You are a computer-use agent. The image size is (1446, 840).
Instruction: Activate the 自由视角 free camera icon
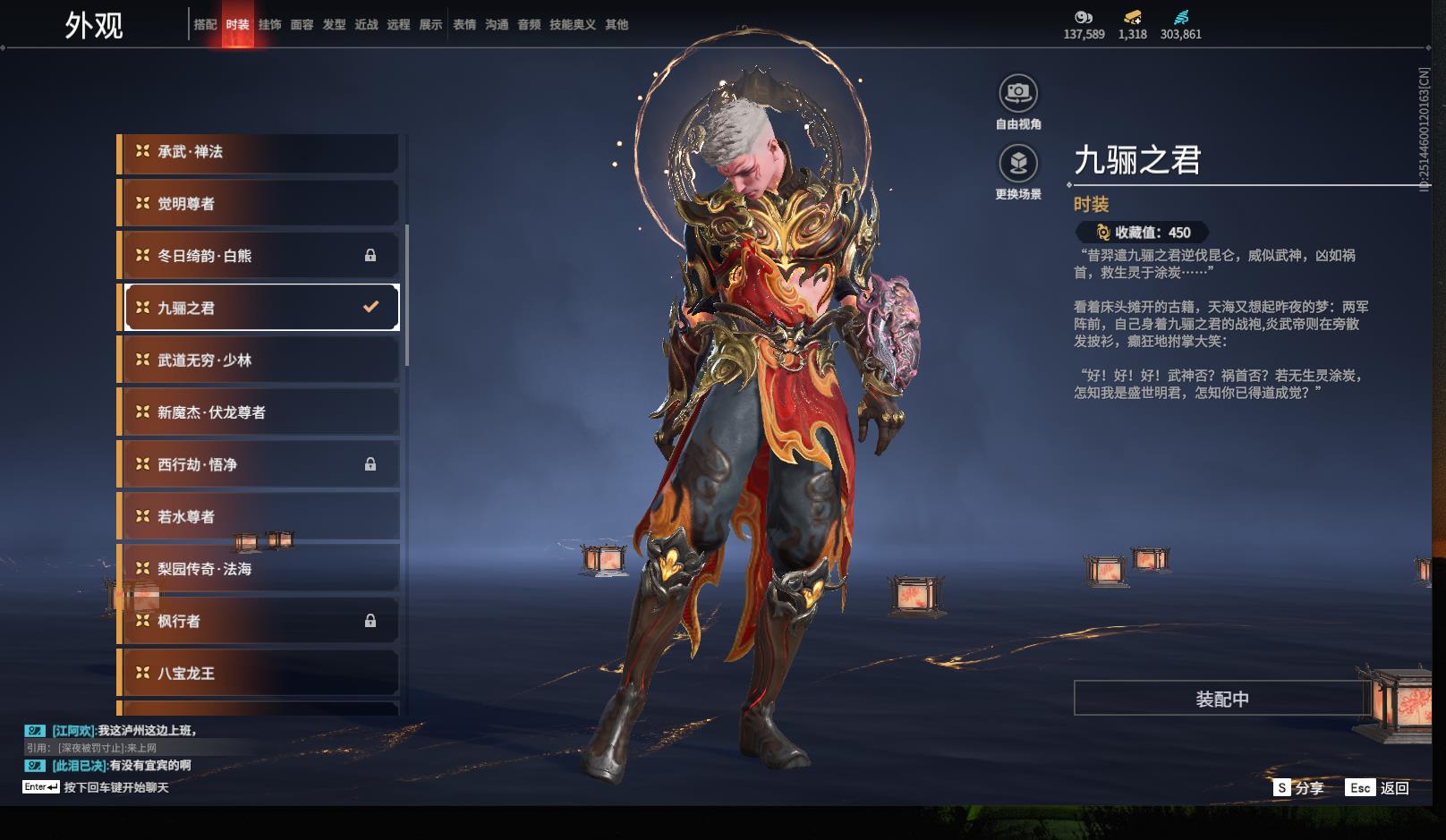[x=1018, y=93]
